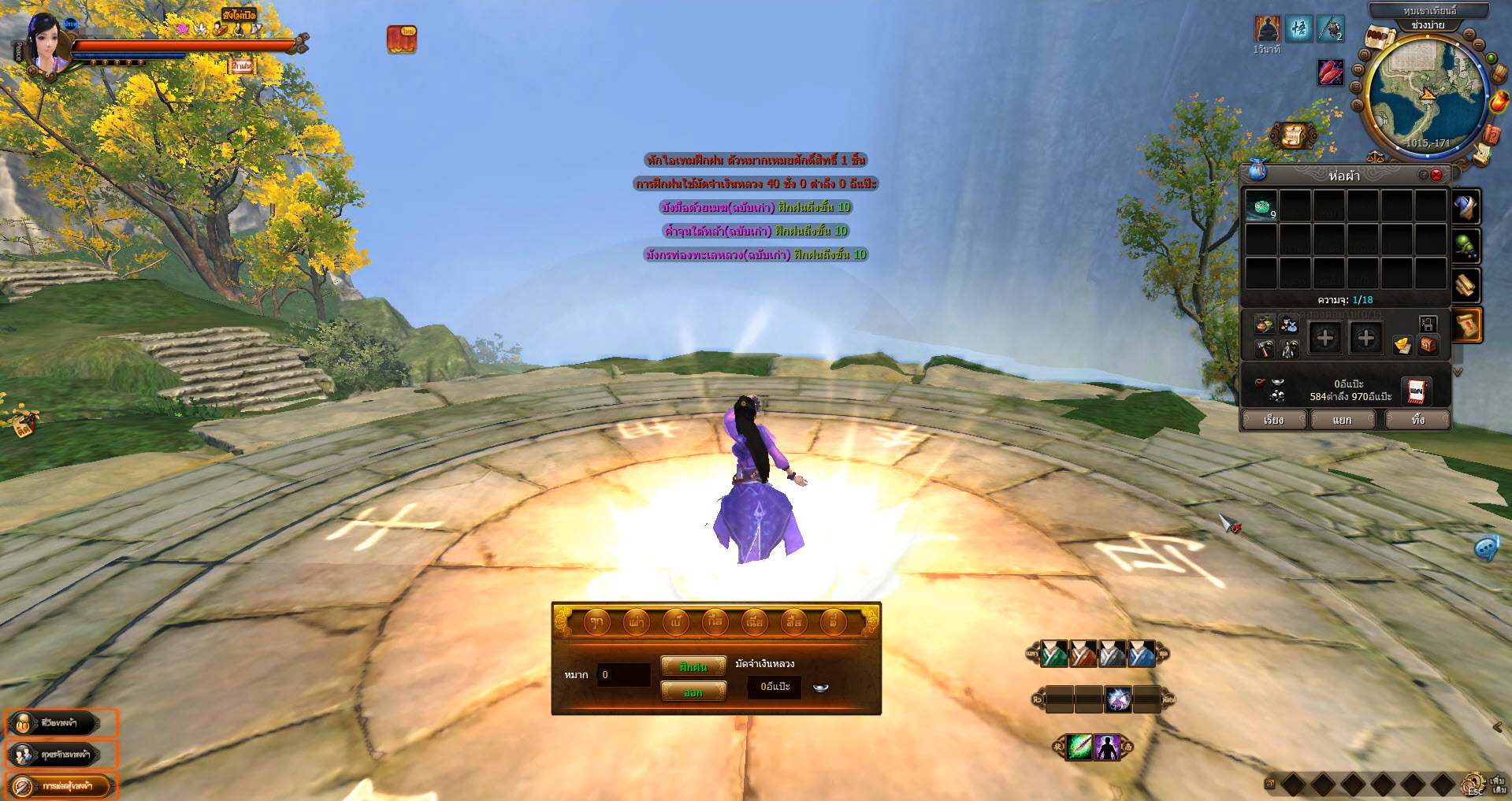Click the ทิ้ง discard button

pyautogui.click(x=1417, y=420)
